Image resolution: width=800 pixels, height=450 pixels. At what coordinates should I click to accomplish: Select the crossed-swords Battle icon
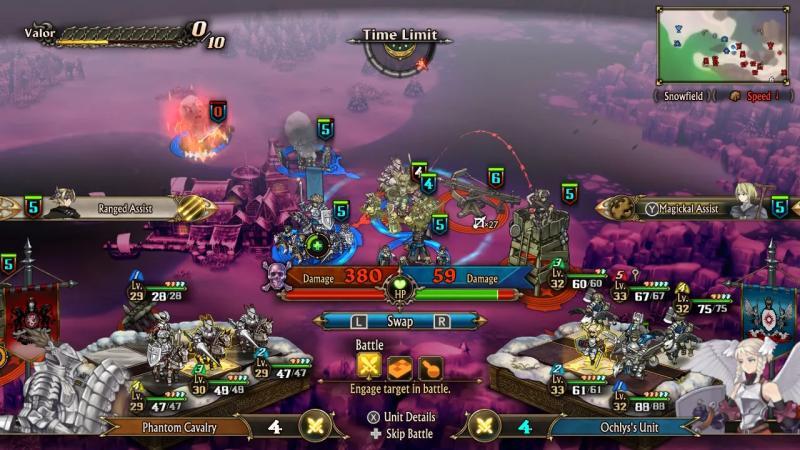pos(370,366)
